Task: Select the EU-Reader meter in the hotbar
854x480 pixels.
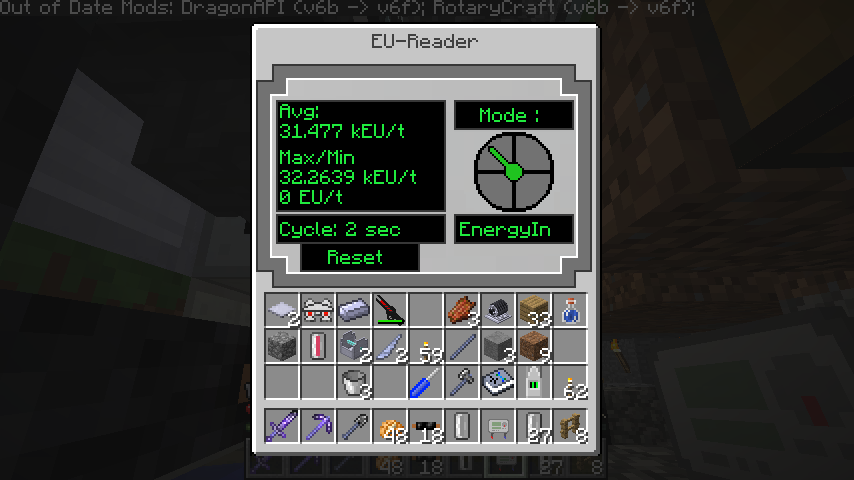Action: pos(498,426)
